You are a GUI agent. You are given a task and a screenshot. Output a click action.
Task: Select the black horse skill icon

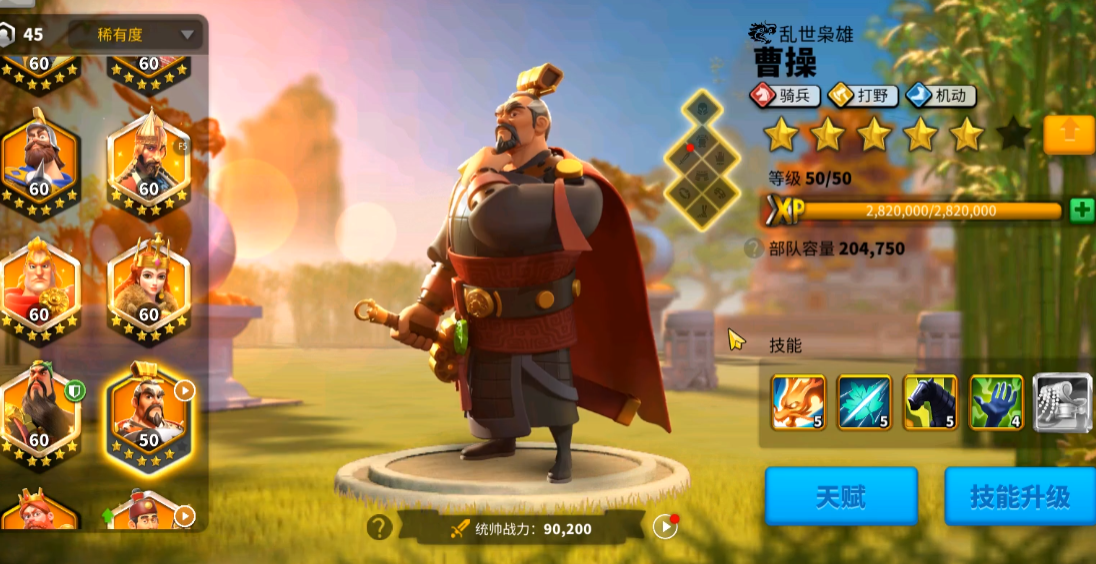tap(930, 403)
